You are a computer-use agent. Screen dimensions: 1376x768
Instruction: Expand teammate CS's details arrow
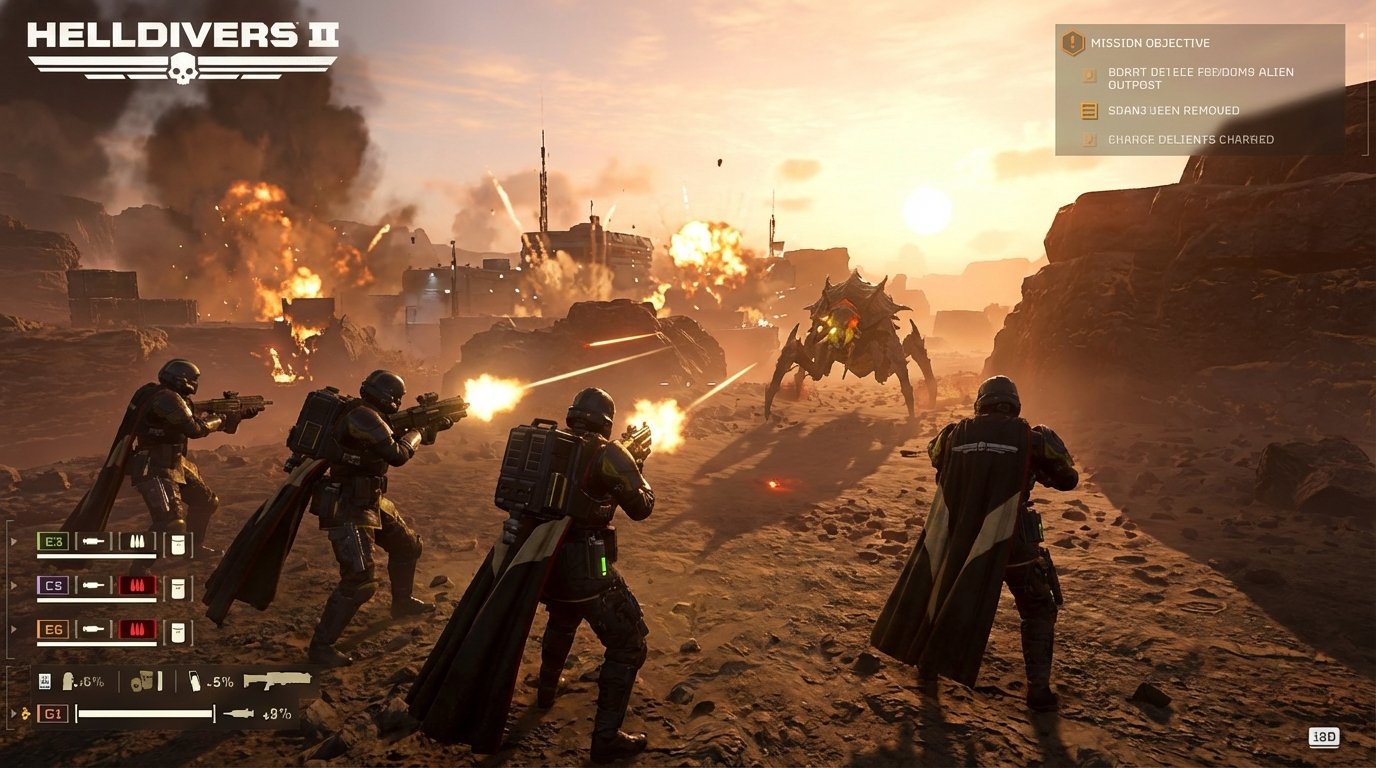13,585
